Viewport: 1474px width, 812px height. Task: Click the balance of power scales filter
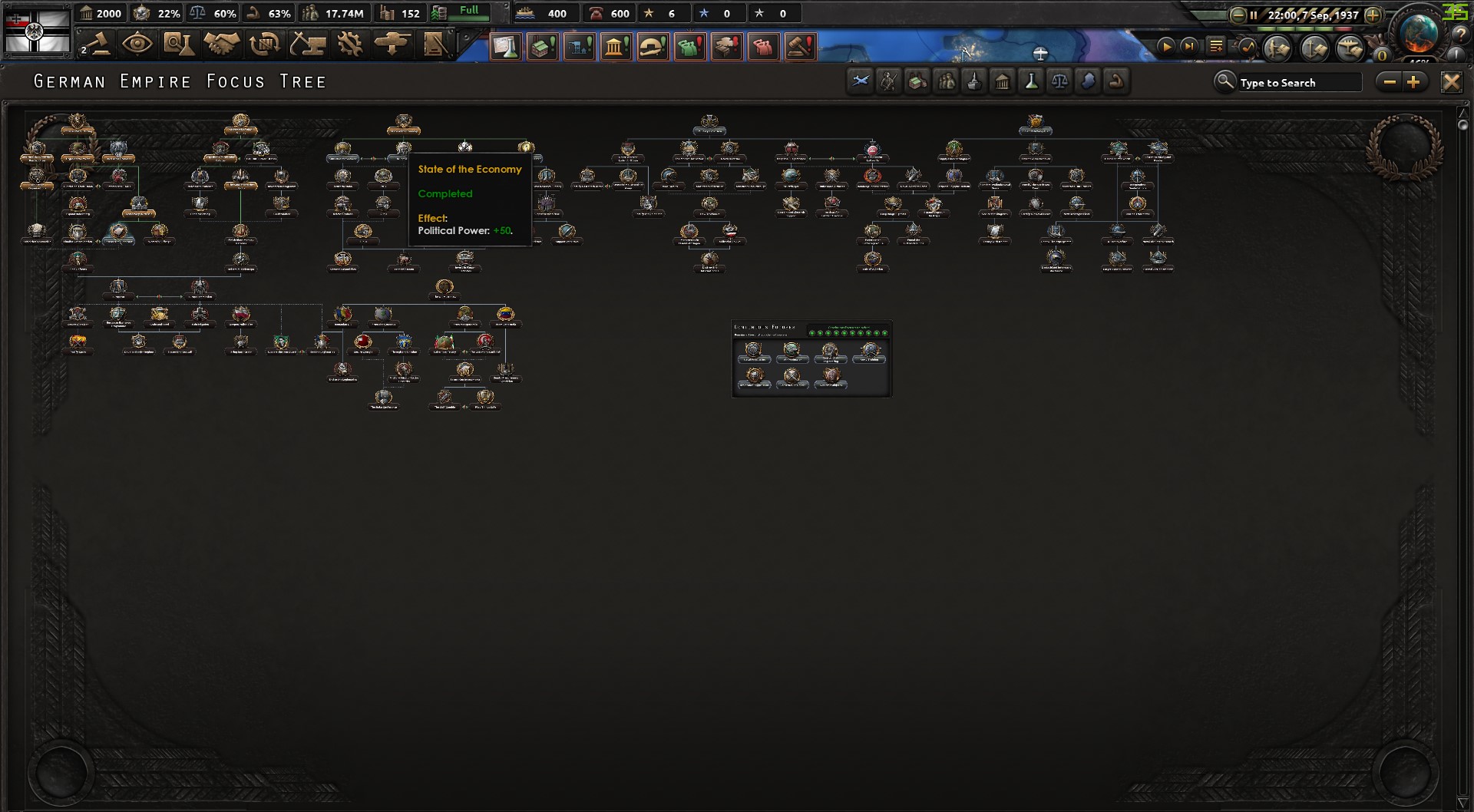(x=1060, y=81)
